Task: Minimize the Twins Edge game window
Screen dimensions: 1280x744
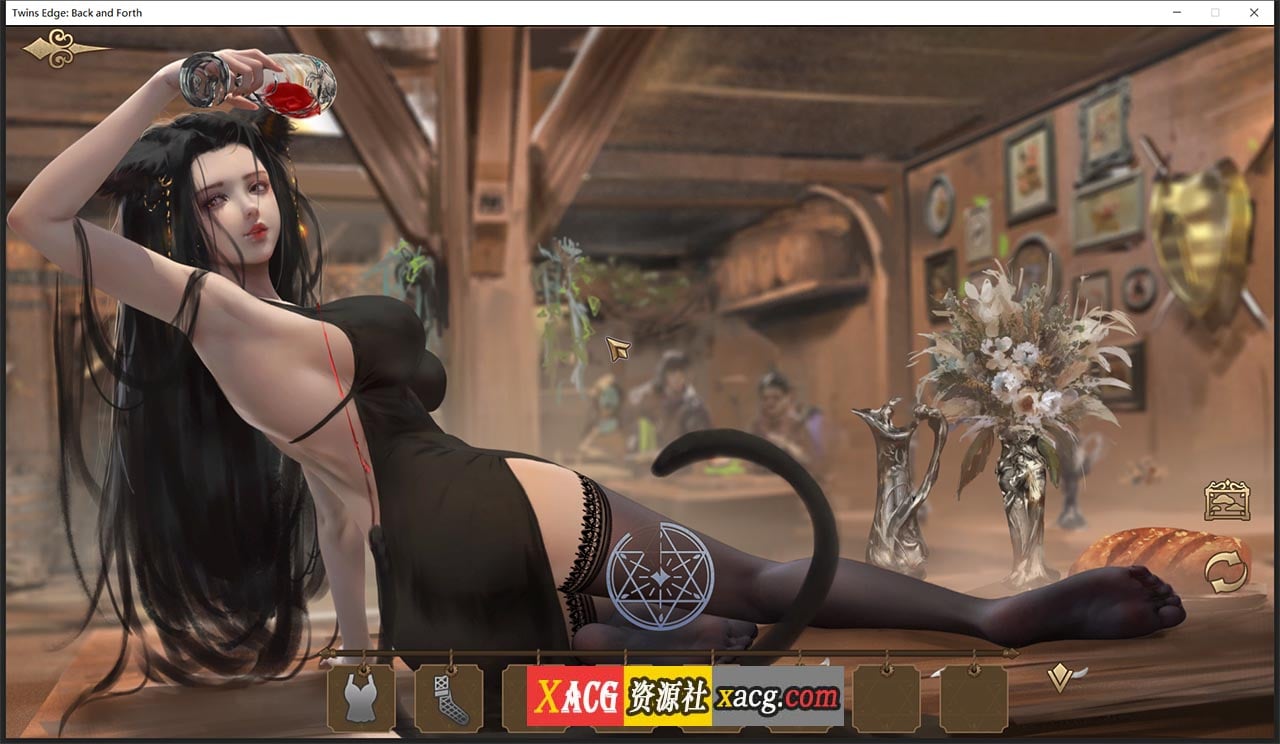Action: tap(1176, 12)
